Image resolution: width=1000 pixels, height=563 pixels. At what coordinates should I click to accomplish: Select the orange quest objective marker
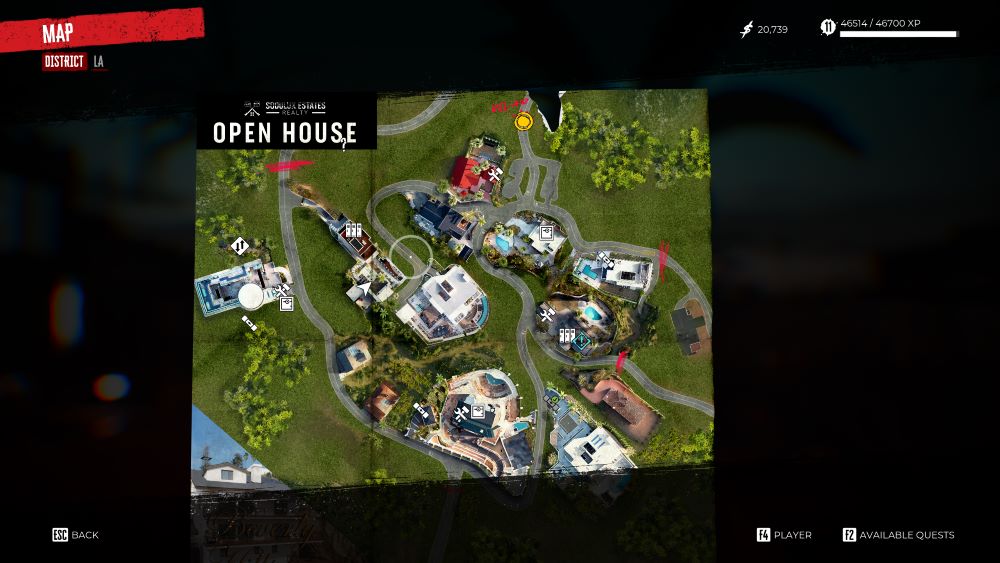523,122
